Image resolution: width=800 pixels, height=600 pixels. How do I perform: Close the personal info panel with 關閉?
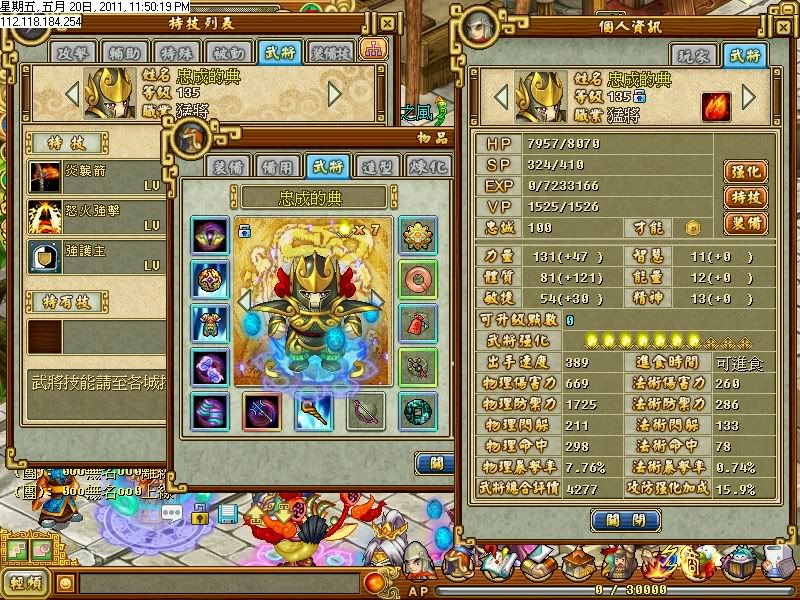click(x=625, y=520)
